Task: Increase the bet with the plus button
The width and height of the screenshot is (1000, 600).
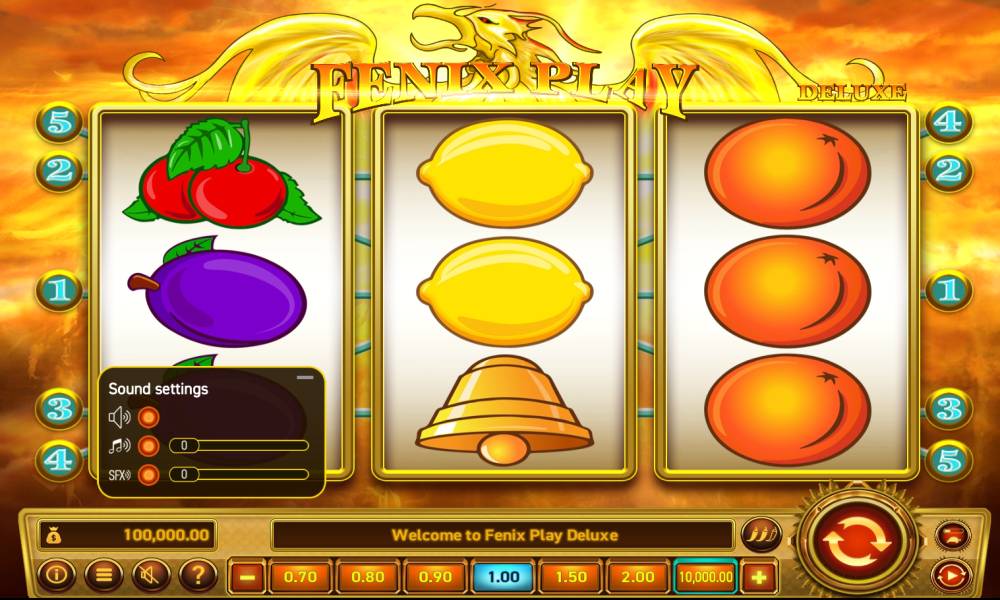Action: point(759,577)
